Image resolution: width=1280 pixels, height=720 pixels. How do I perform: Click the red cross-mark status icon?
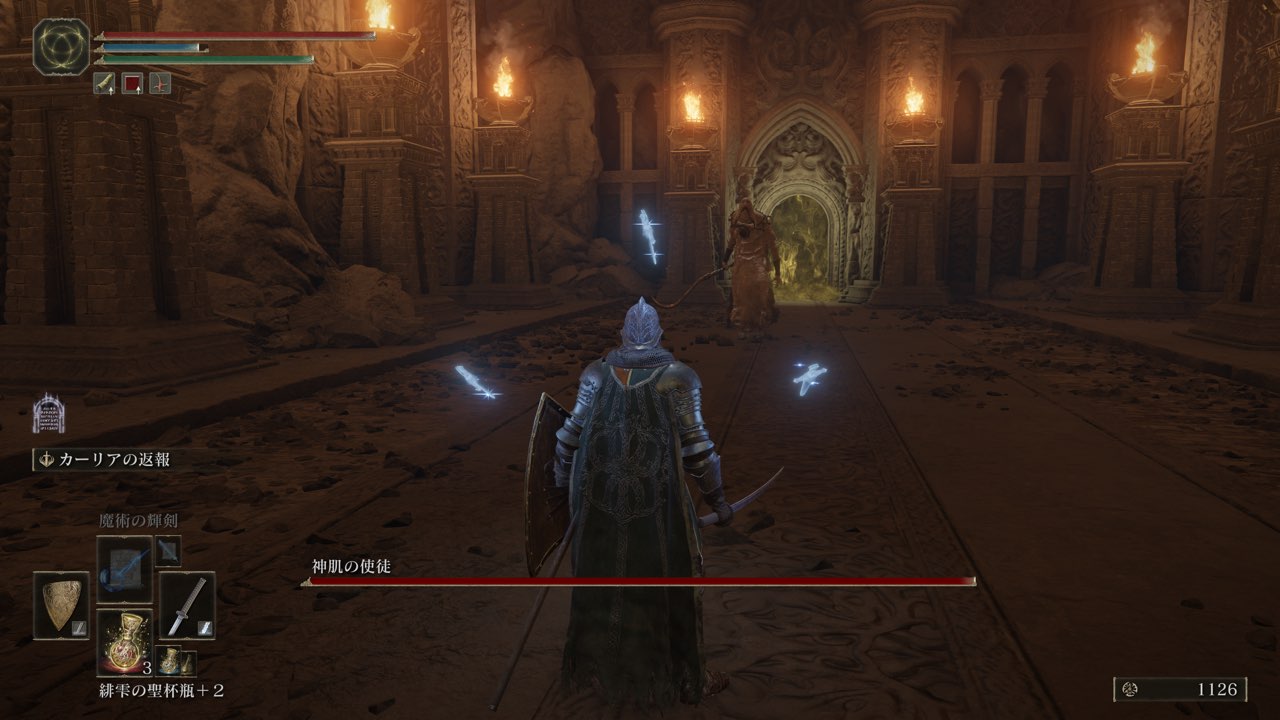tap(160, 84)
